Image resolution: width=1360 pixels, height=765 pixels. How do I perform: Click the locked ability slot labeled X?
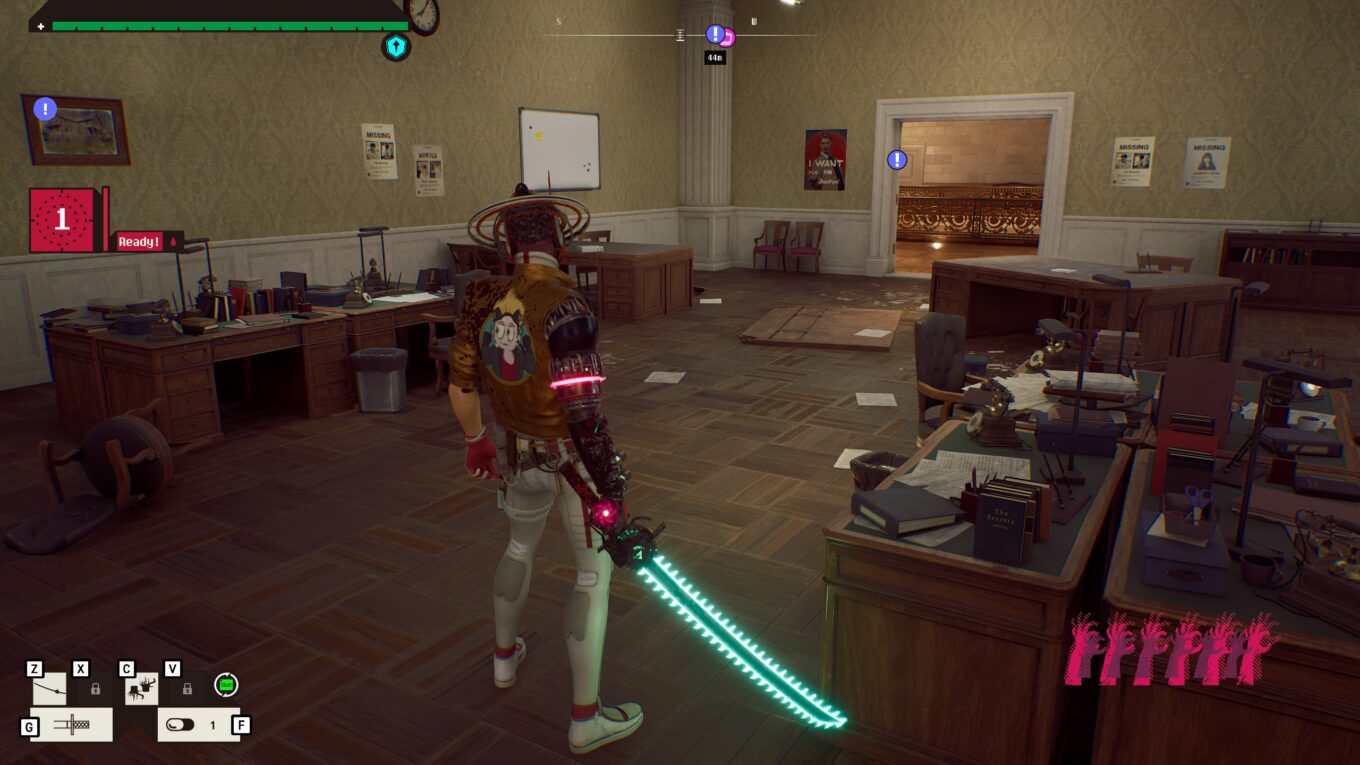click(96, 688)
